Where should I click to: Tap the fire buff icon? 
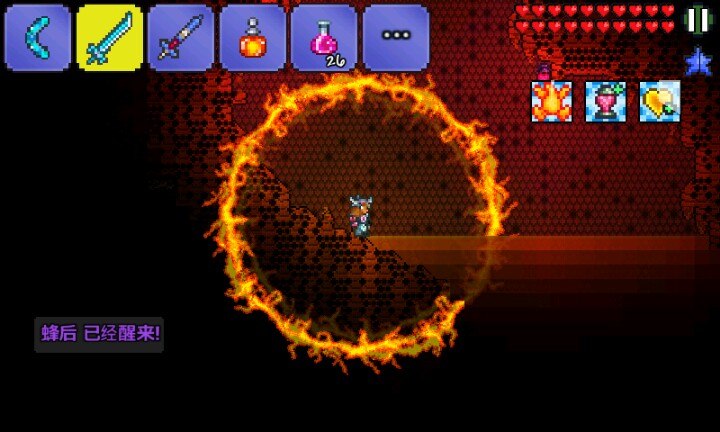point(551,102)
